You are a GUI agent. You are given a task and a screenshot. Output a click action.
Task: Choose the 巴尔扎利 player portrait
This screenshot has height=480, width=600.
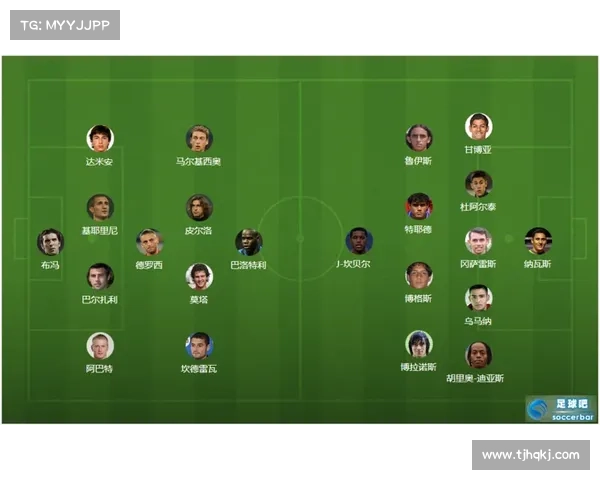tap(99, 276)
